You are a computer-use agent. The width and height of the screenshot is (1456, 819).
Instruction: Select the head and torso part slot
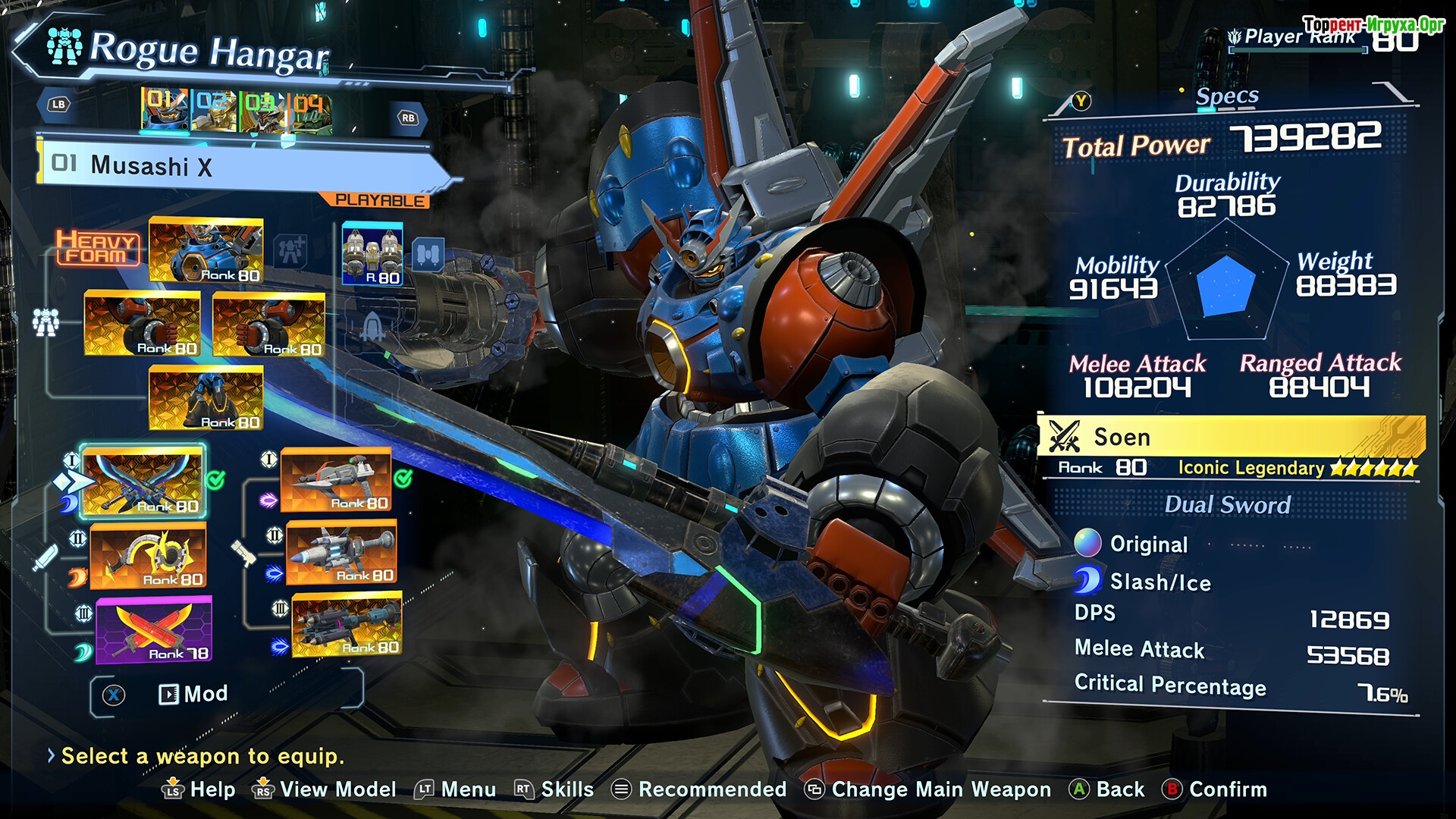point(206,250)
